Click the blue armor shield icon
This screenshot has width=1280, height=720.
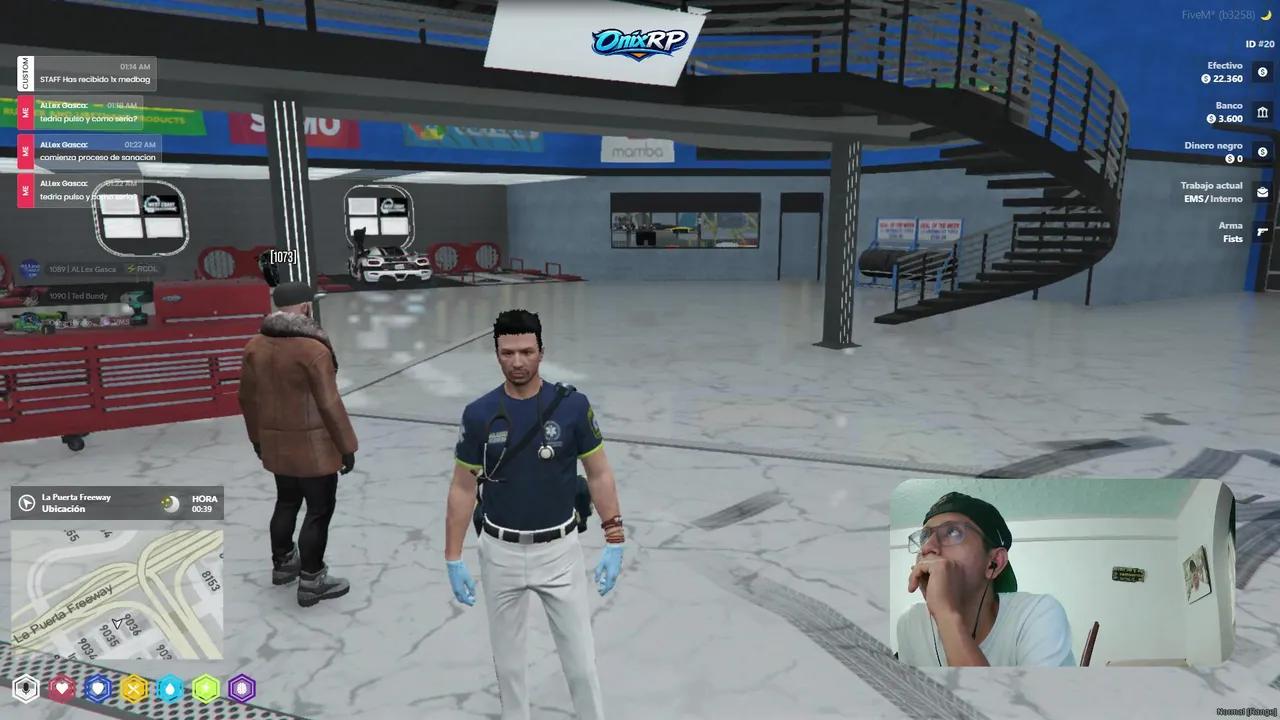click(98, 688)
